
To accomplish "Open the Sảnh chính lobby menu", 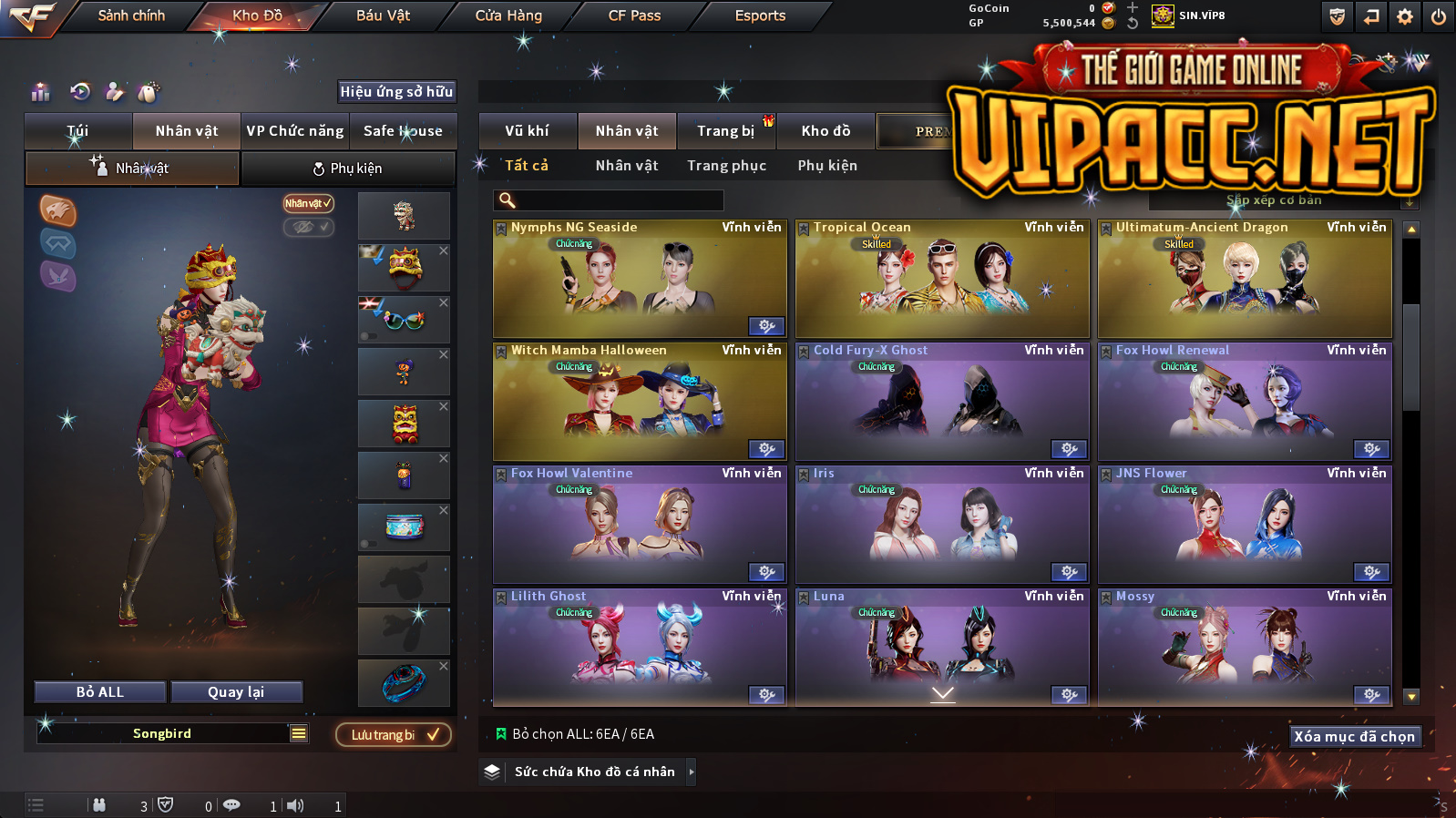I will [x=131, y=15].
